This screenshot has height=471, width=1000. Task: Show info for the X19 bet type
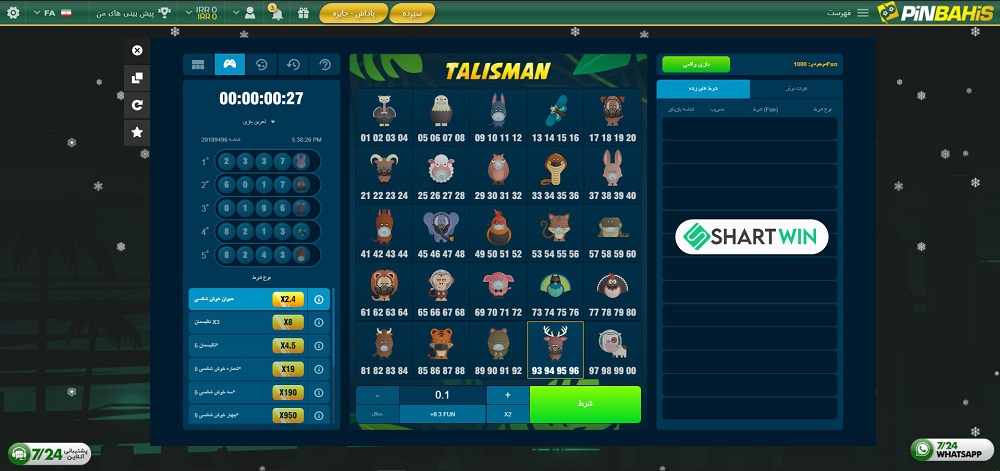[x=319, y=369]
